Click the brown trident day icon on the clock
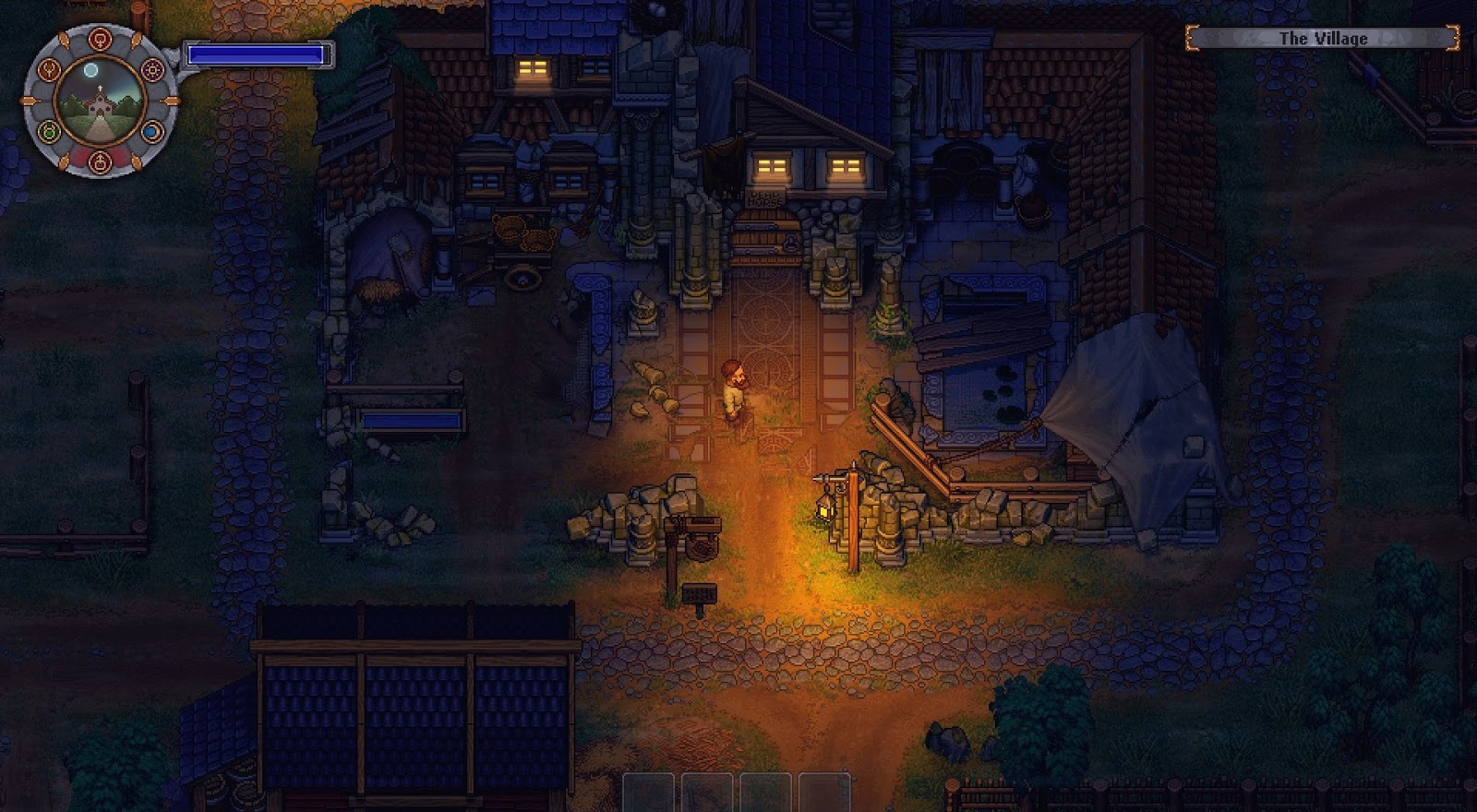This screenshot has width=1477, height=812. (50, 69)
